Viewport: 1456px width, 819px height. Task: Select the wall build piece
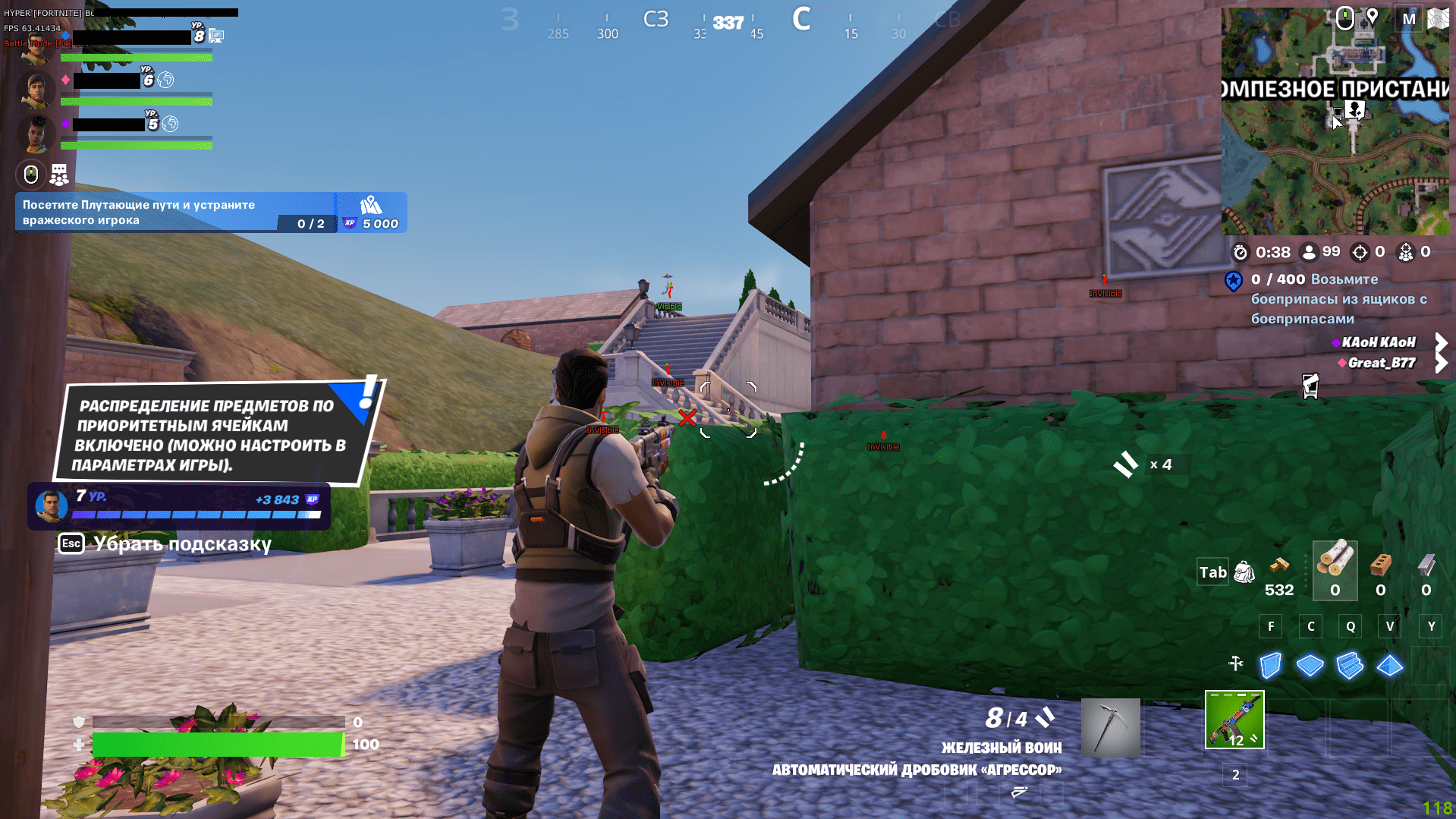(x=1269, y=665)
